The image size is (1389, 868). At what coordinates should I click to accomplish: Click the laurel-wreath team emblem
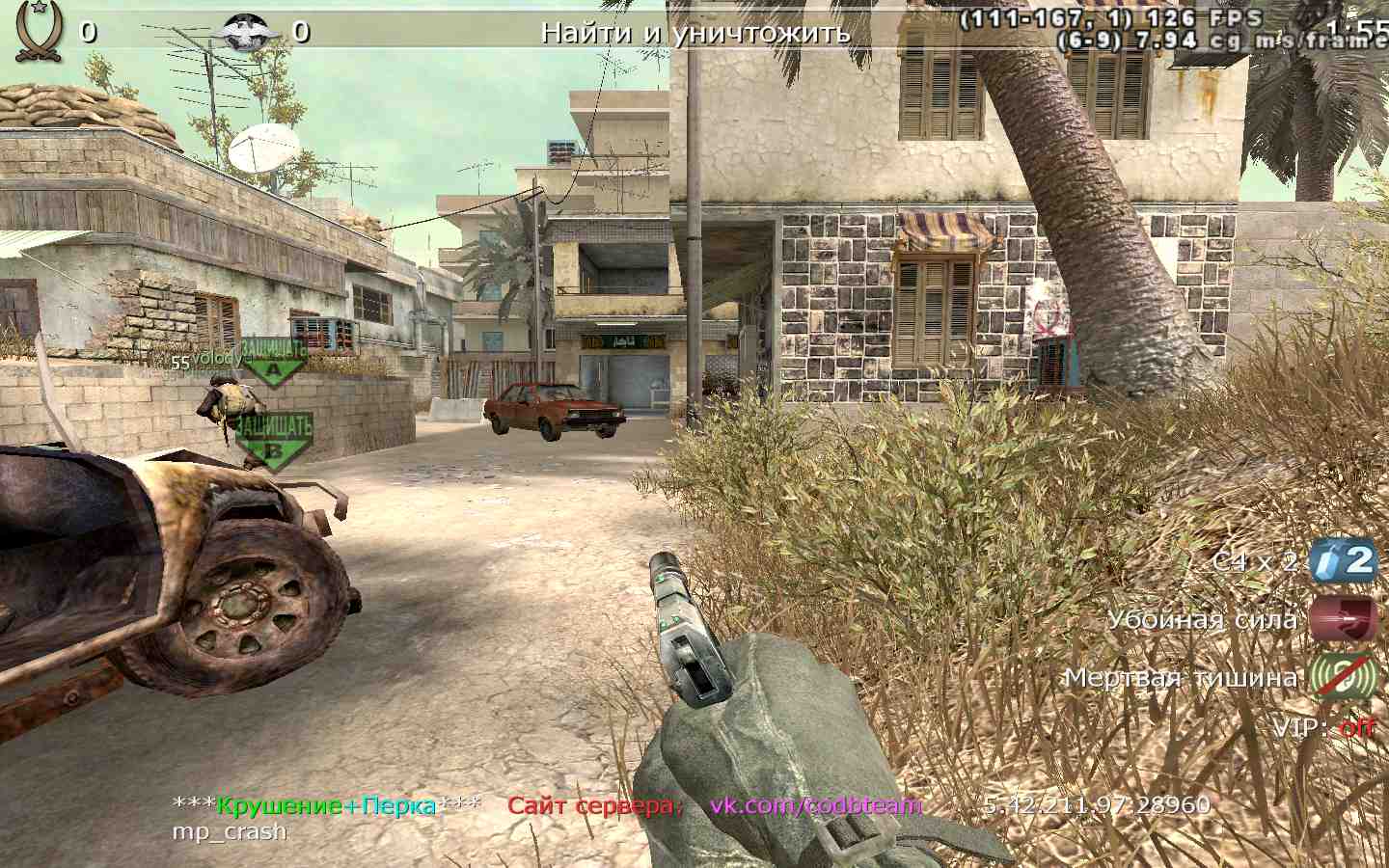(40, 30)
